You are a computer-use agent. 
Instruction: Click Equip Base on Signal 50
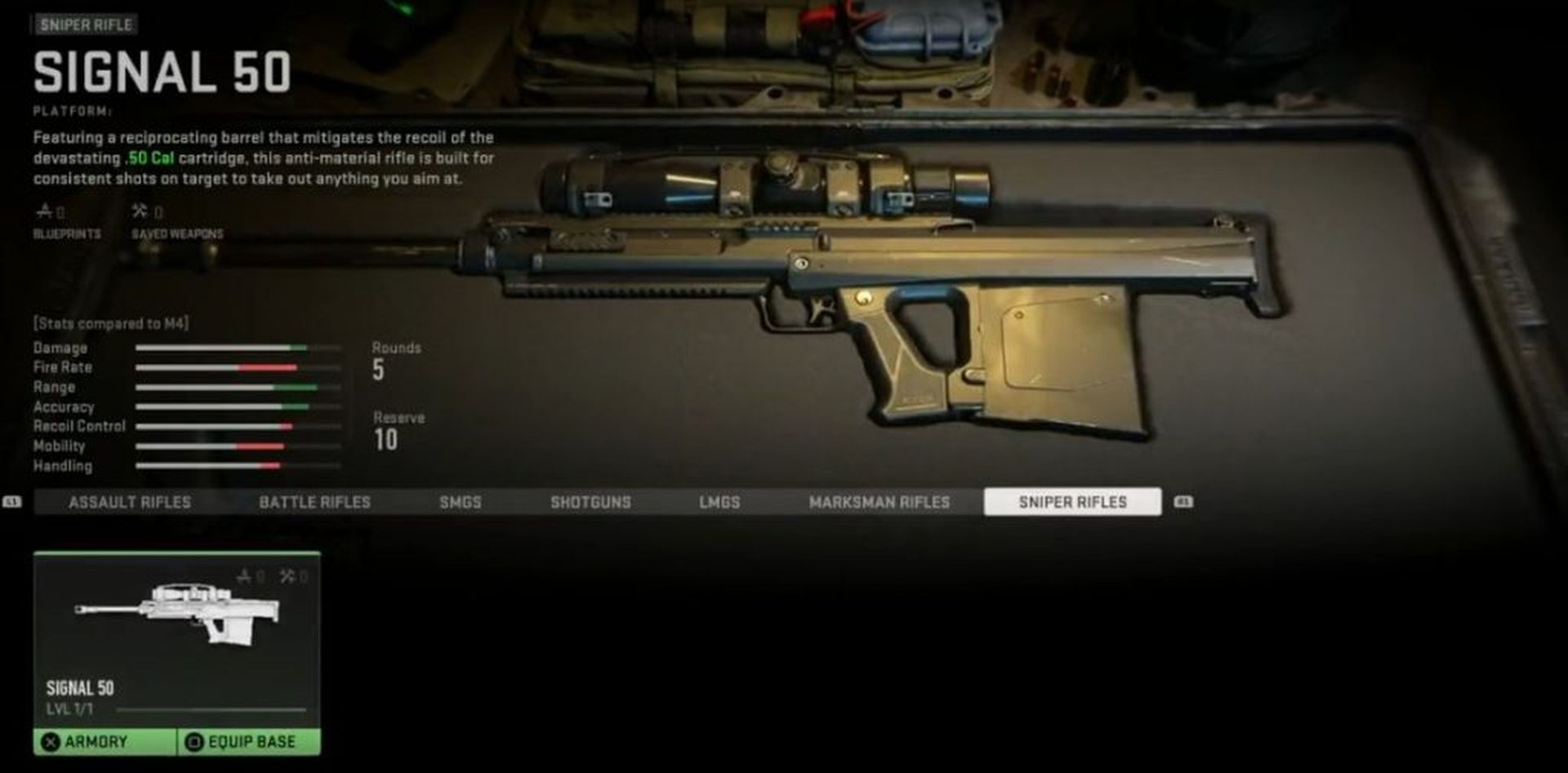249,742
